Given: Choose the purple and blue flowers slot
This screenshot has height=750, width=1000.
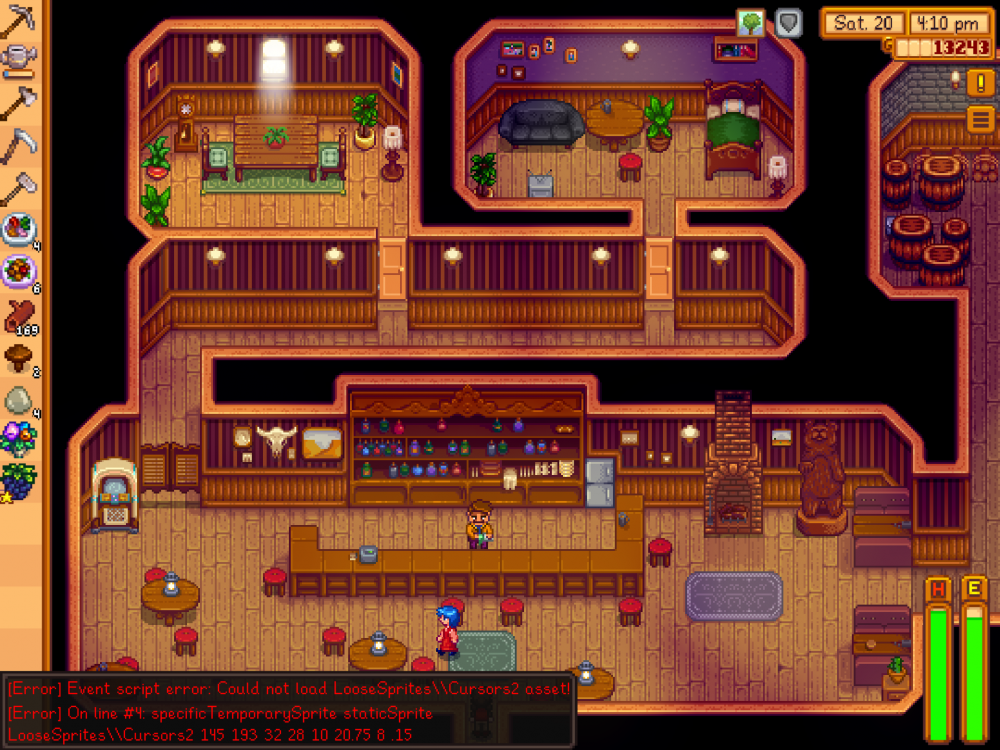Looking at the screenshot, I should (x=19, y=439).
